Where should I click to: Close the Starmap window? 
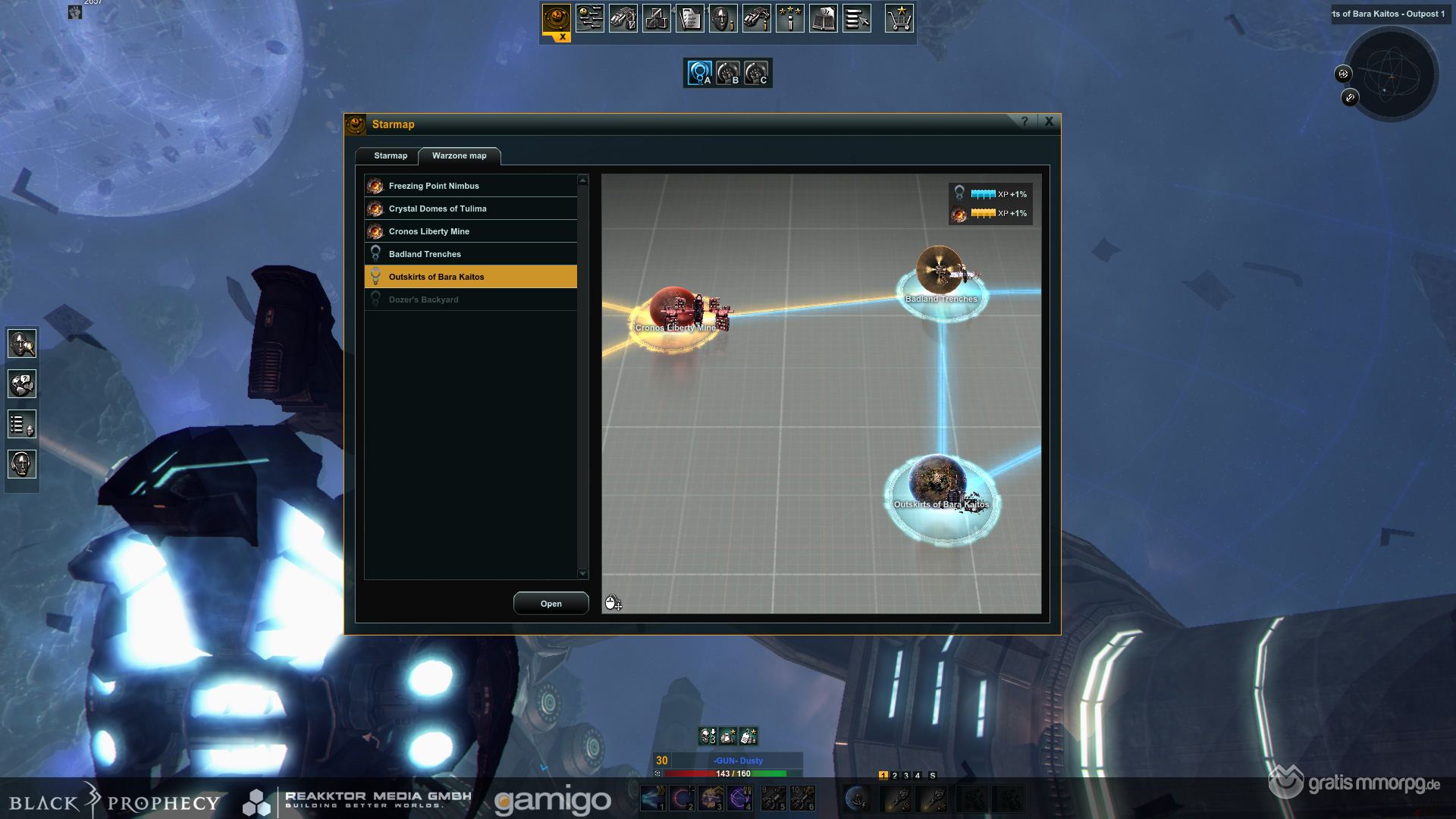point(1049,121)
